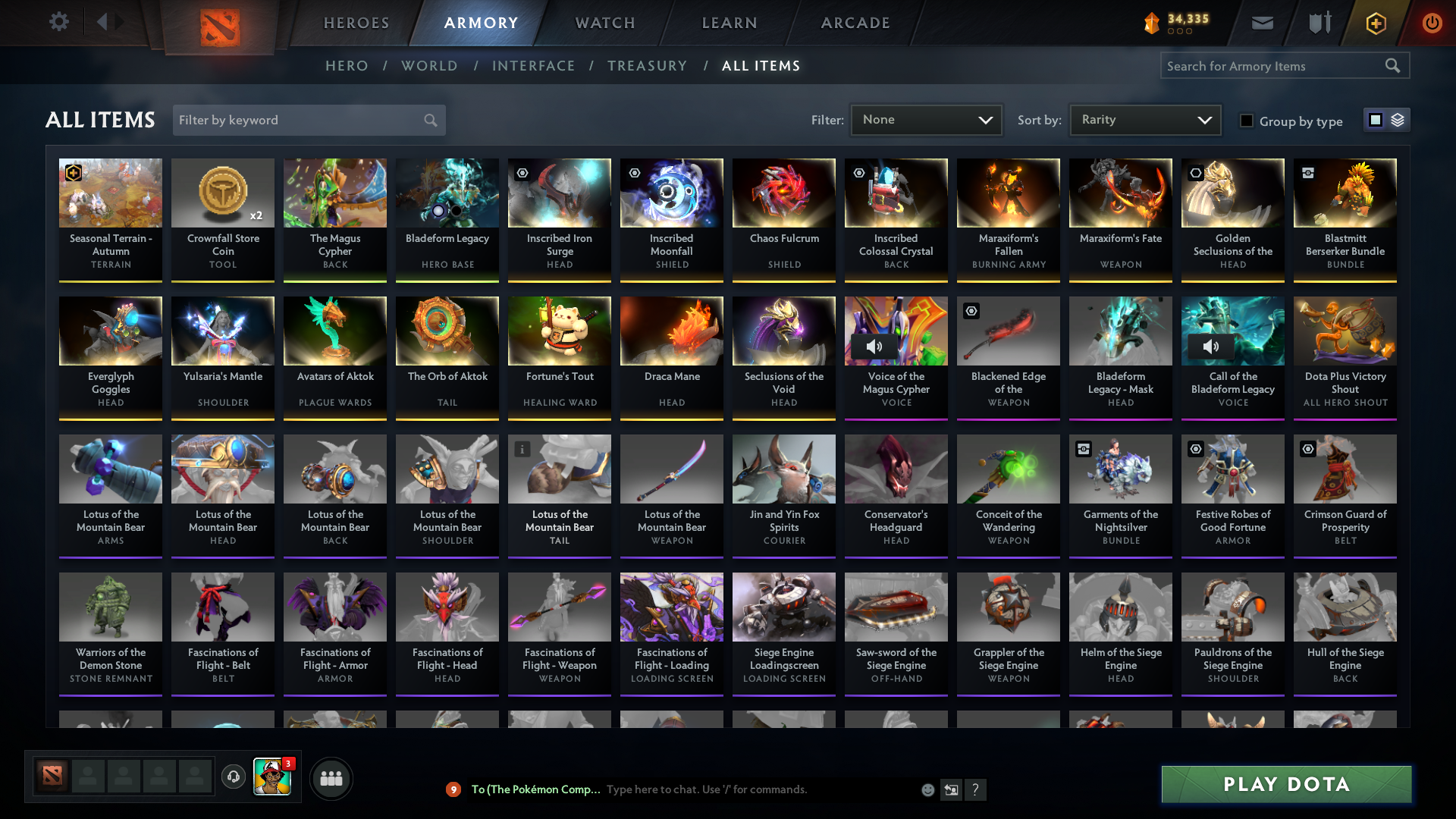Select the TREASURY section
The image size is (1456, 819).
[x=647, y=66]
